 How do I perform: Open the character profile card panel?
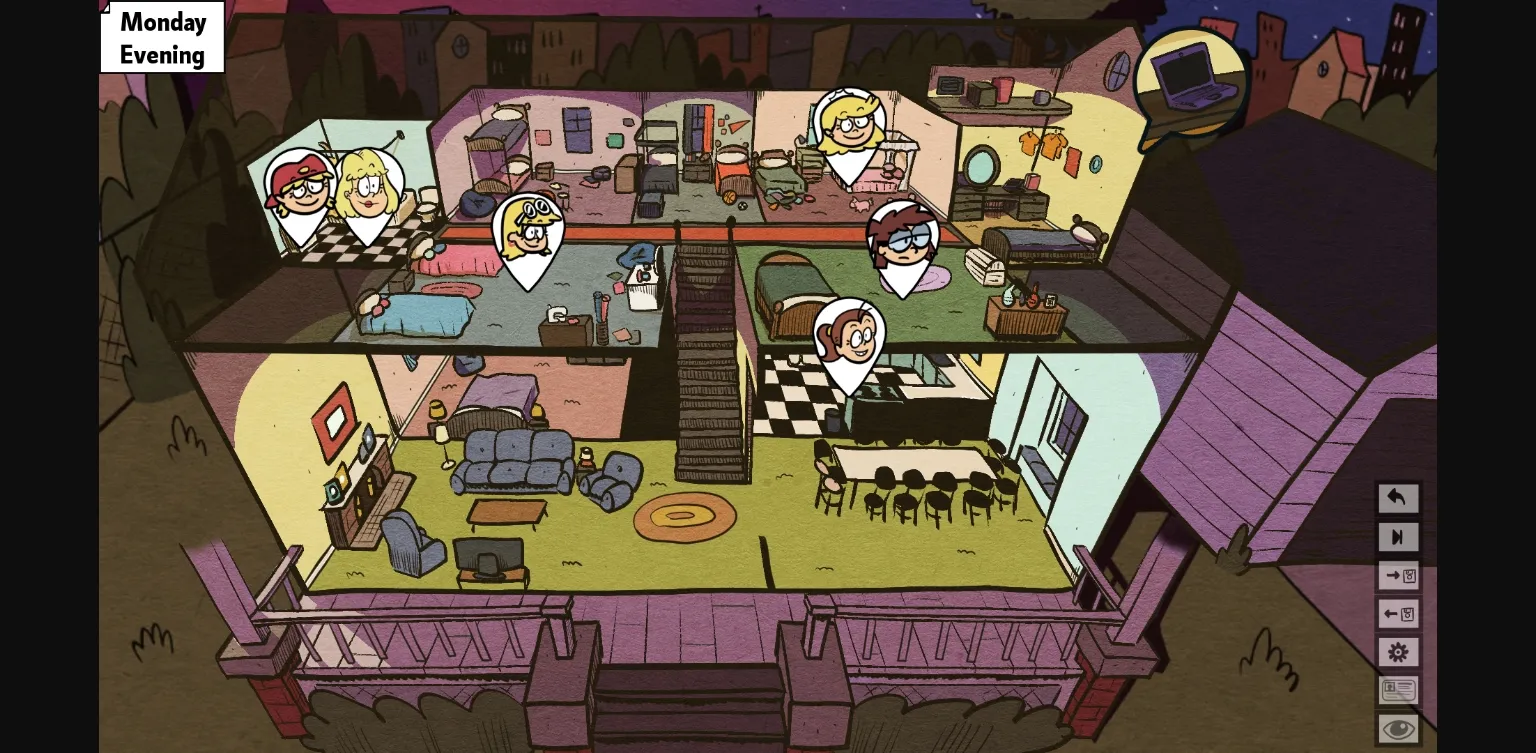(x=1398, y=690)
